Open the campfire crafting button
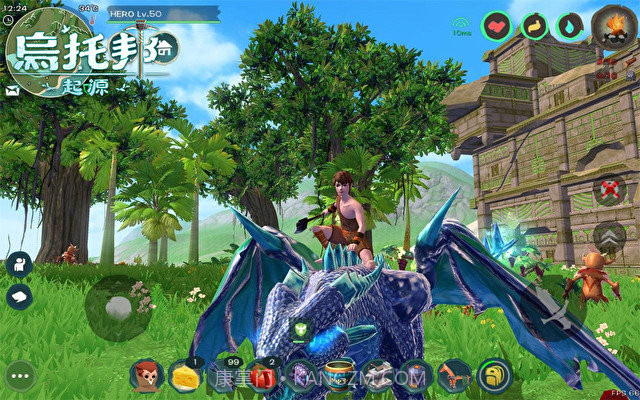Image resolution: width=640 pixels, height=400 pixels. (608, 25)
